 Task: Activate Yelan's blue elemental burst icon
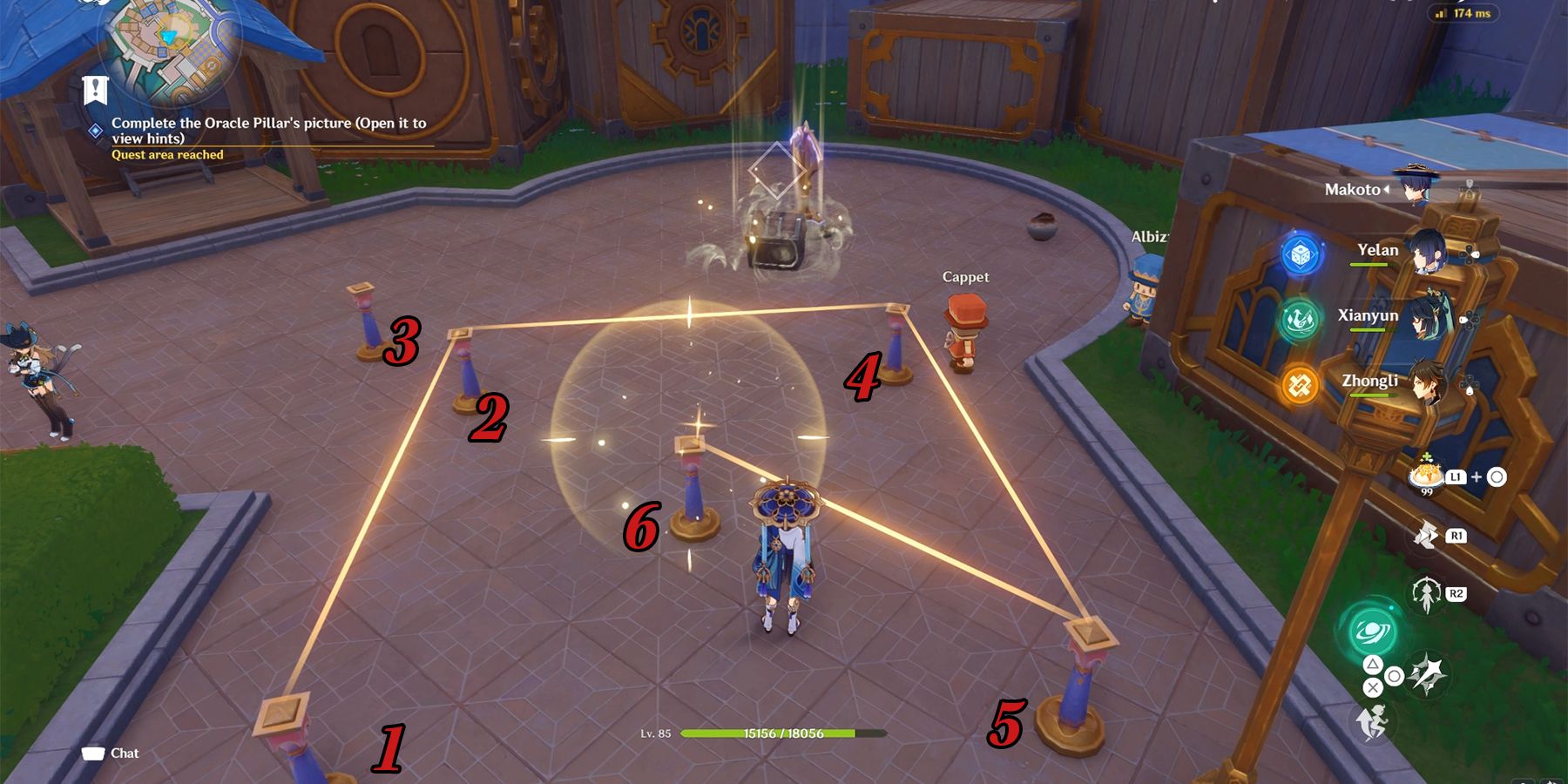[1299, 255]
